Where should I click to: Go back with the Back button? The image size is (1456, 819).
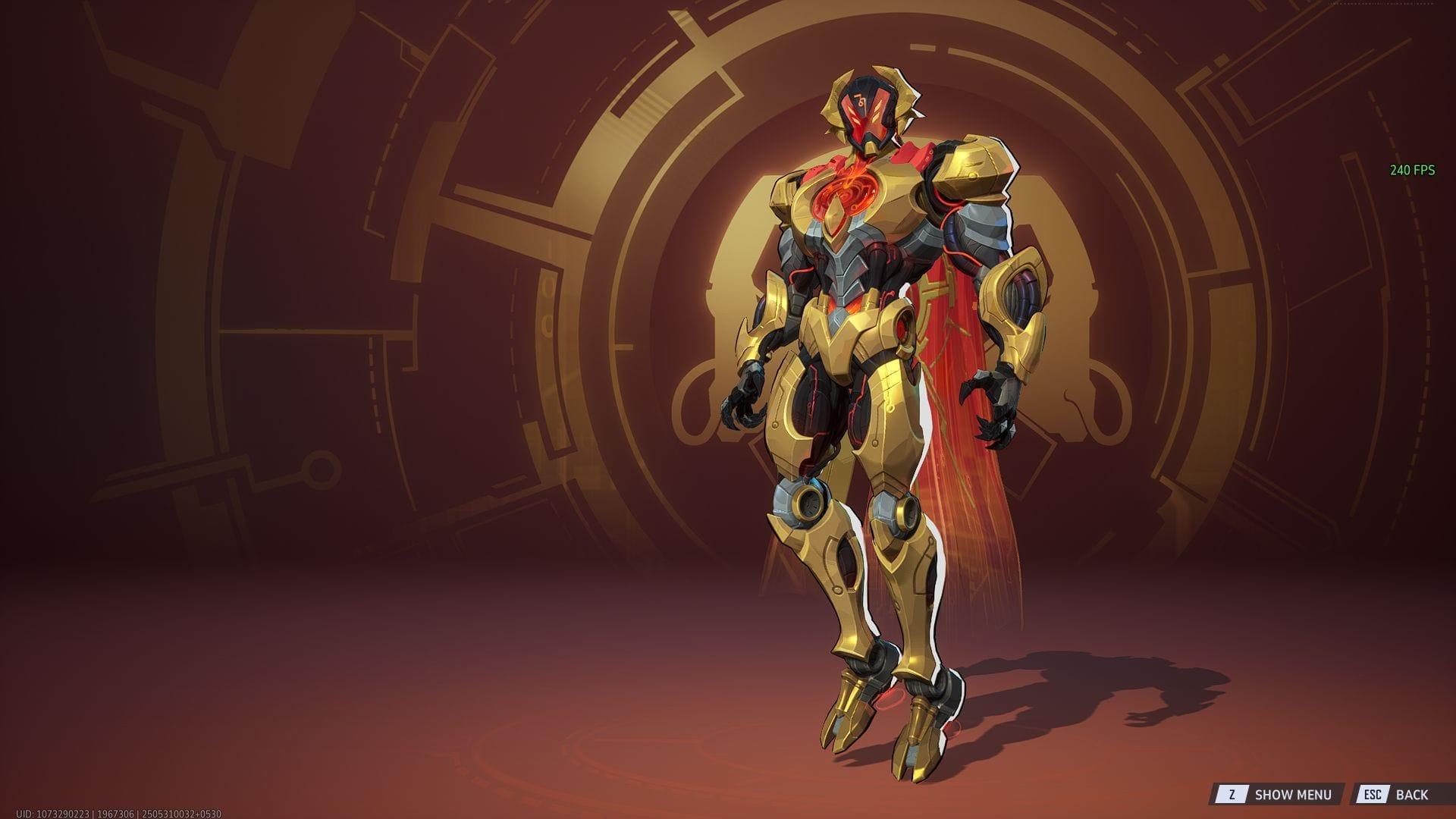(x=1396, y=794)
